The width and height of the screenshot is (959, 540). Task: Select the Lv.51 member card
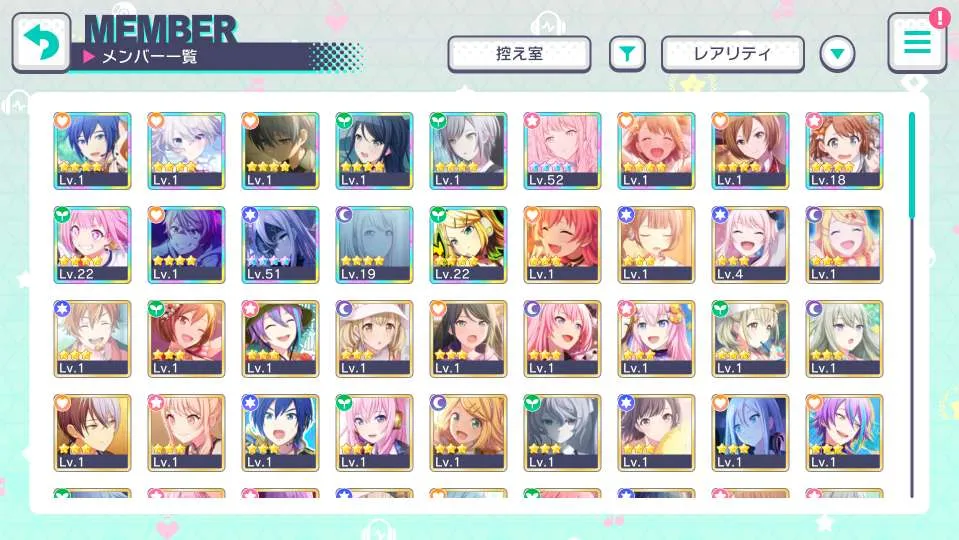280,244
